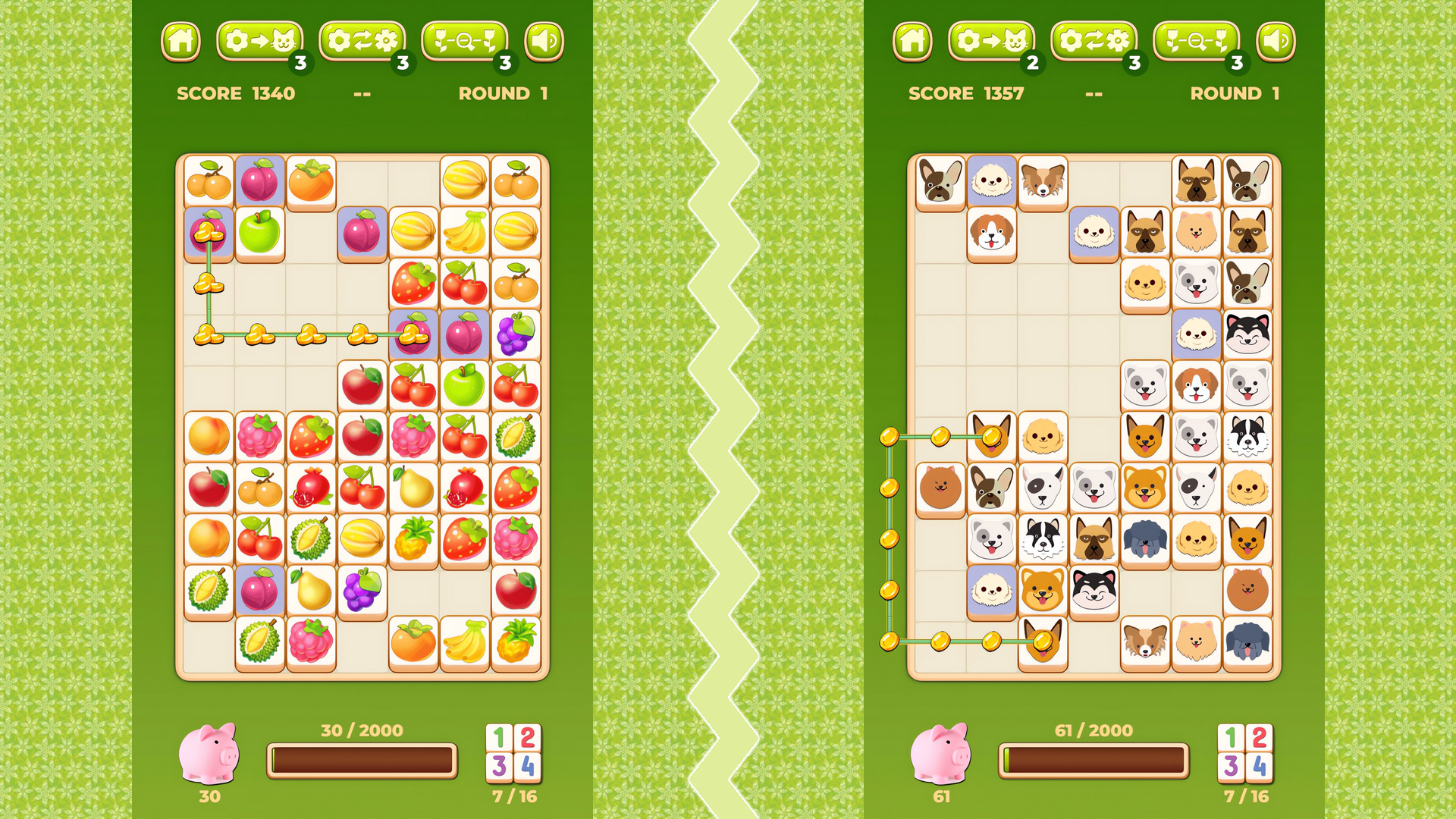
Task: Toggle sound using the dog board speaker
Action: 1277,42
